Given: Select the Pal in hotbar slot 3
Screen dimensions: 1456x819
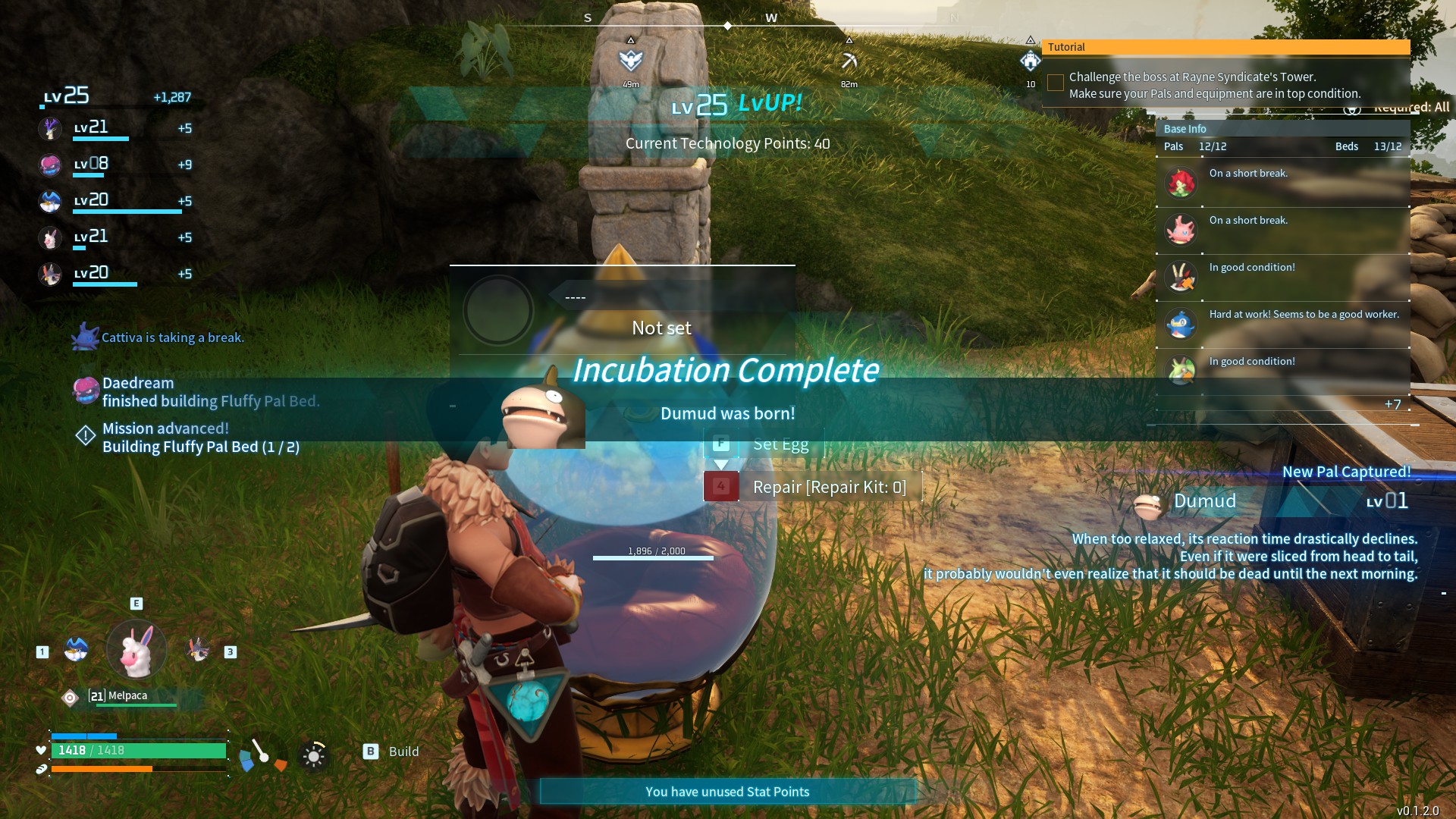Looking at the screenshot, I should [199, 650].
